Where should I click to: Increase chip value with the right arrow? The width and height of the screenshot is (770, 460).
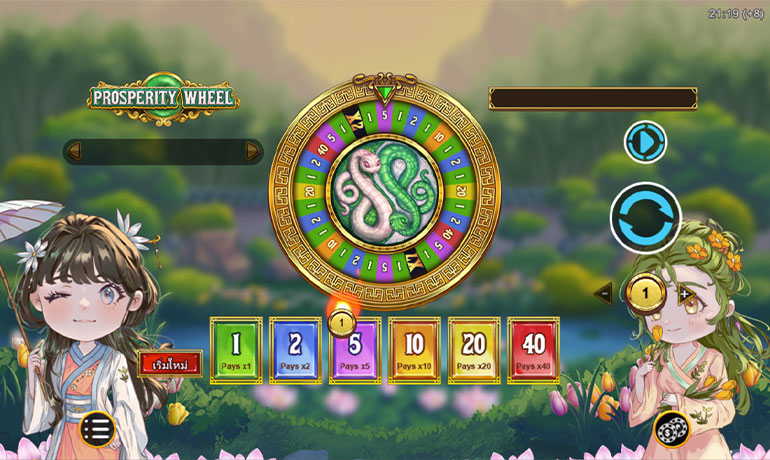click(x=686, y=294)
